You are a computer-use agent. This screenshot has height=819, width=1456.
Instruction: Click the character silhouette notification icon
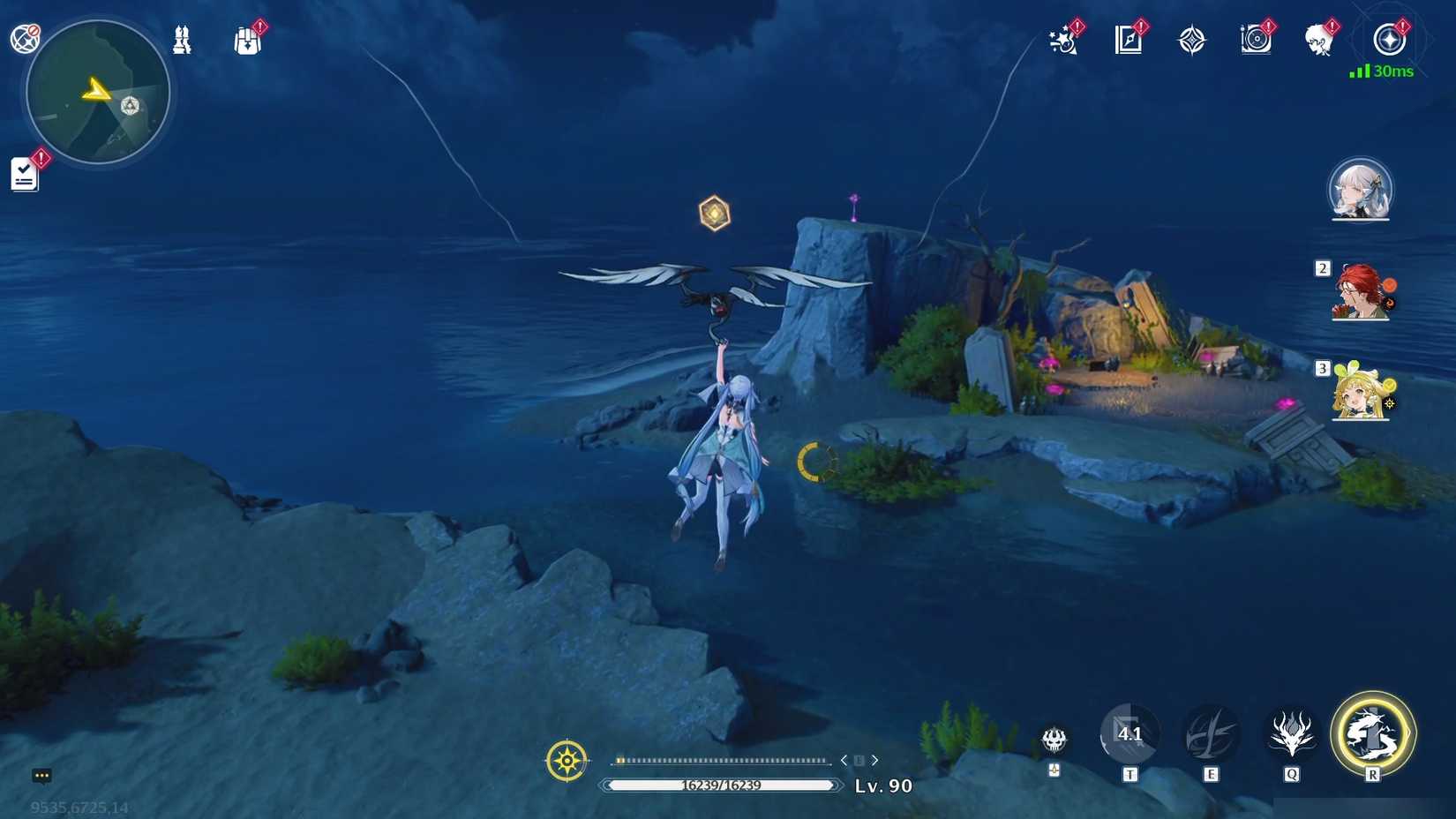pyautogui.click(x=1321, y=39)
